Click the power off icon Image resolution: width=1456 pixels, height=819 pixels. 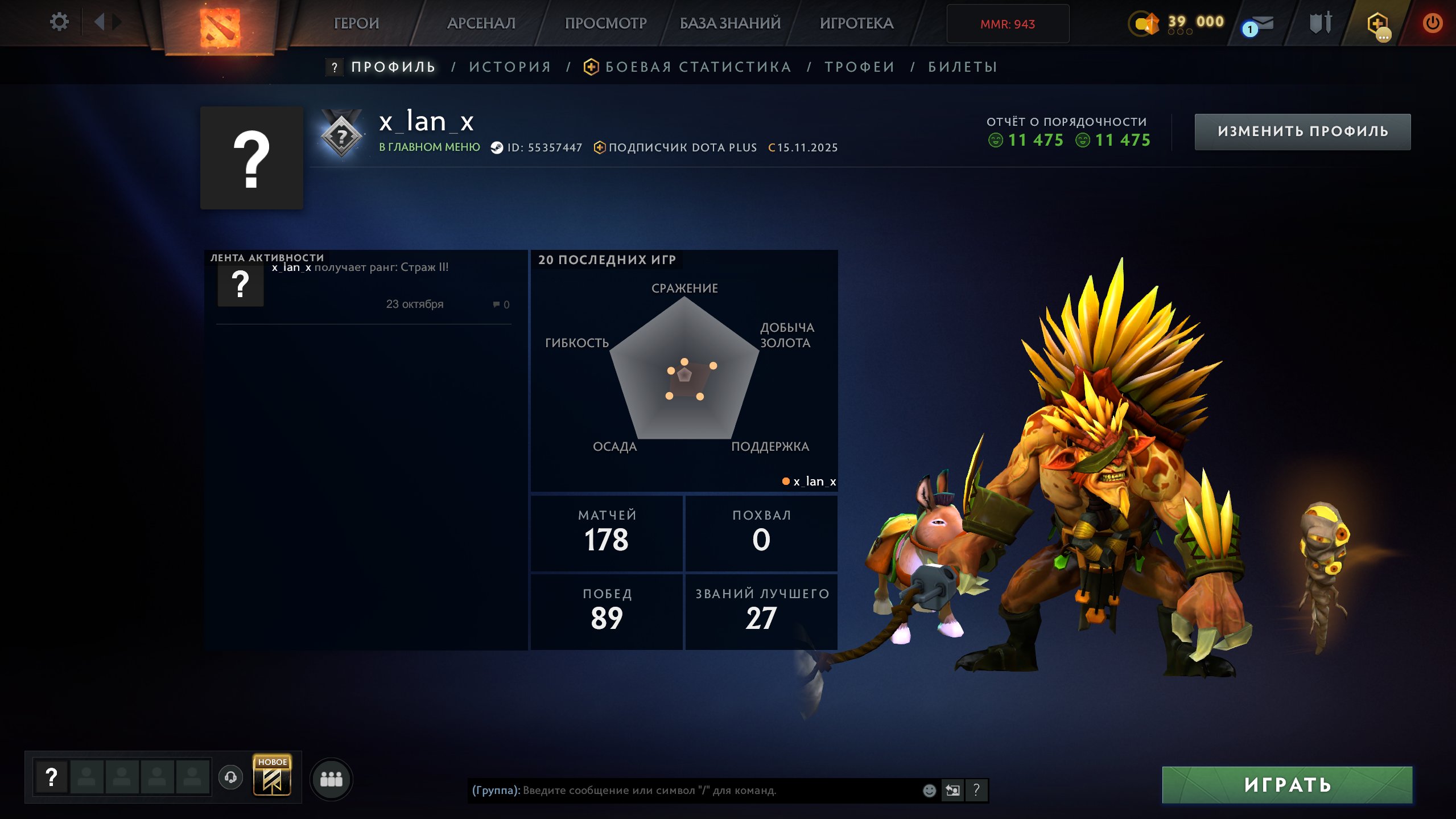tap(1434, 23)
